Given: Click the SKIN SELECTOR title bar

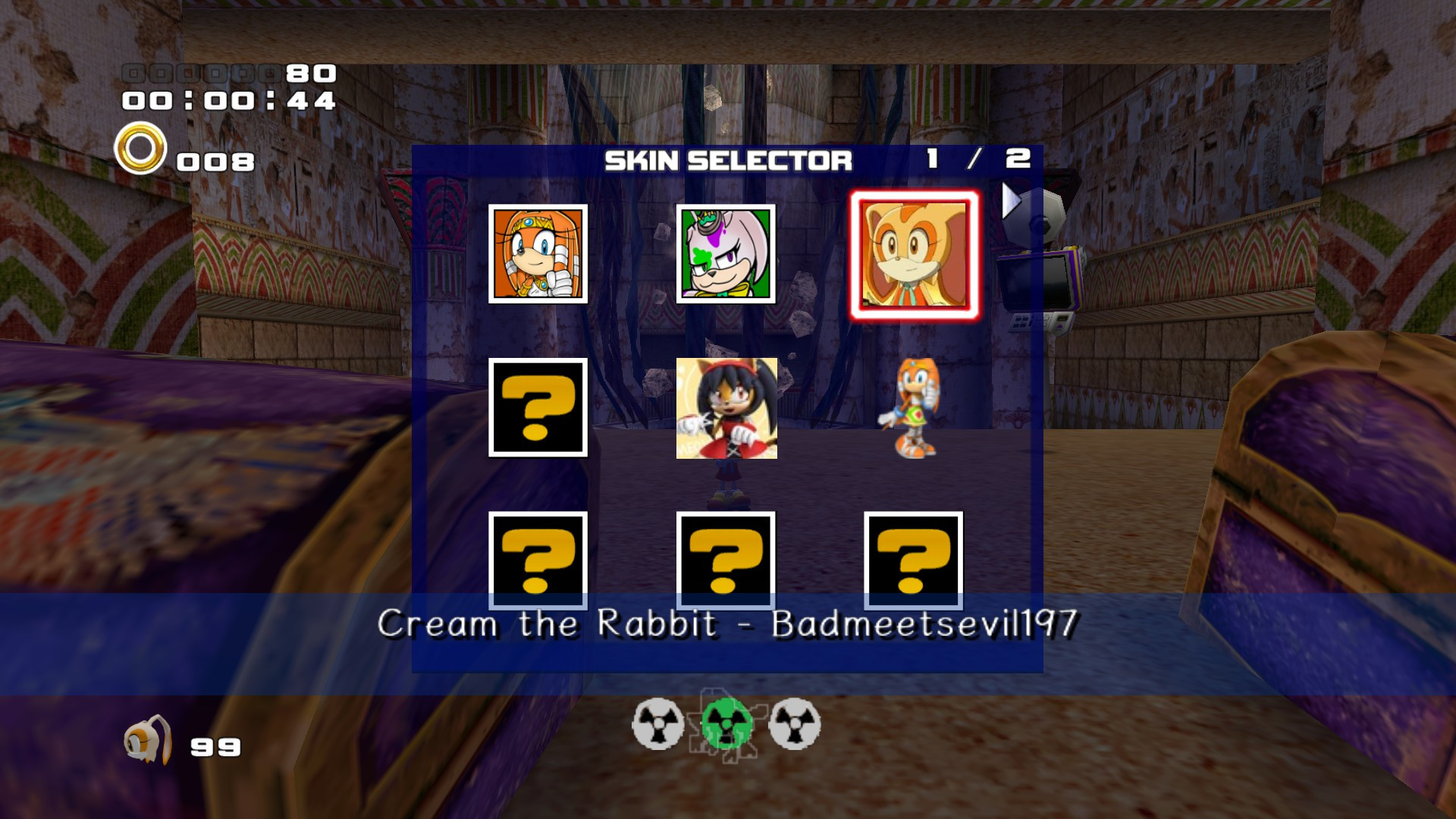Looking at the screenshot, I should click(730, 160).
